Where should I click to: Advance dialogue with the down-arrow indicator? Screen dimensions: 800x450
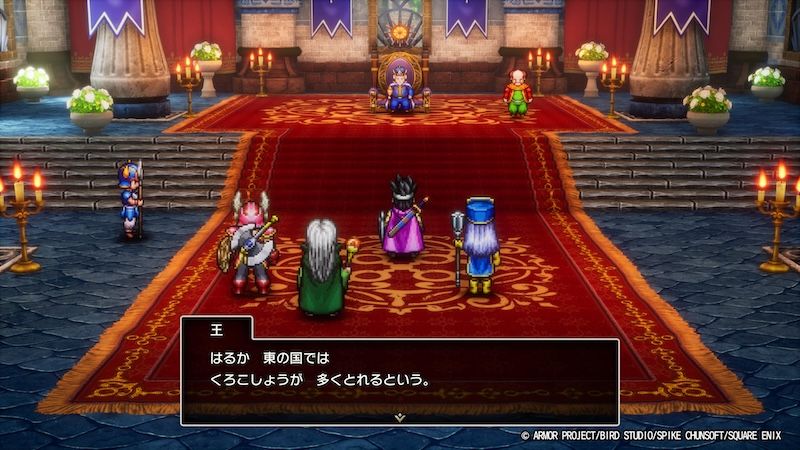pos(400,415)
